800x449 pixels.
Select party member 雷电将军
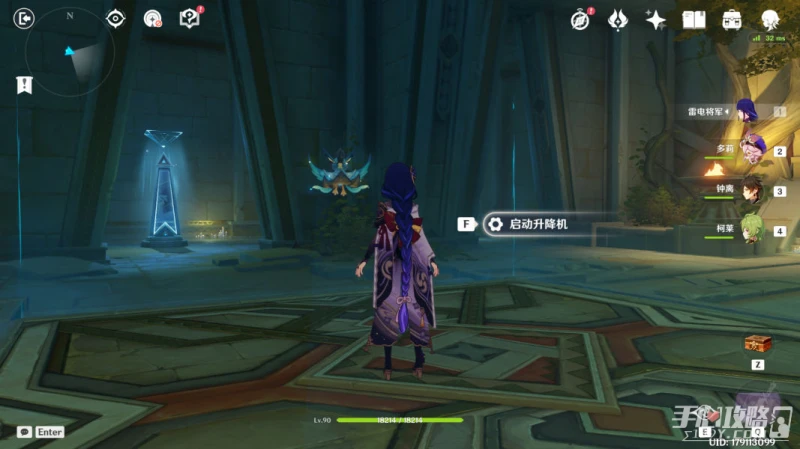click(x=747, y=111)
